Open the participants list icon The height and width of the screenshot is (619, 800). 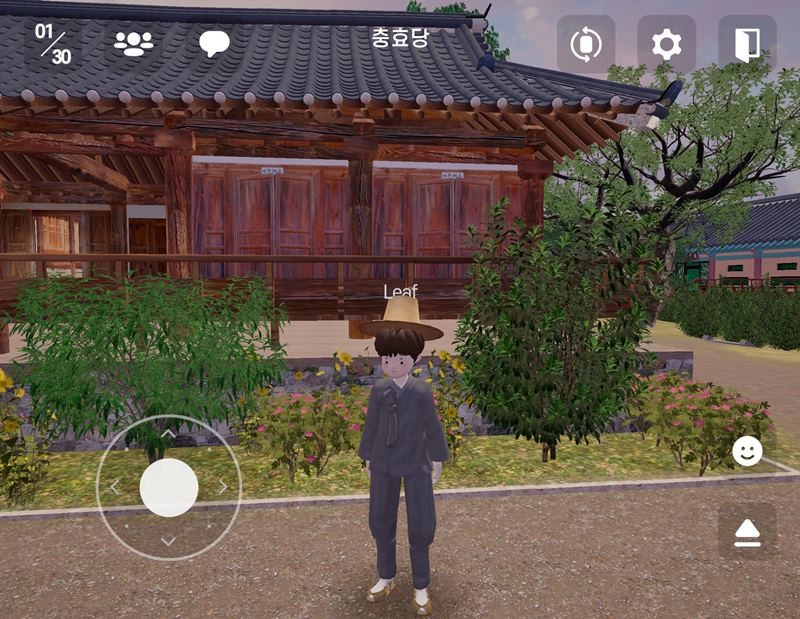(133, 44)
